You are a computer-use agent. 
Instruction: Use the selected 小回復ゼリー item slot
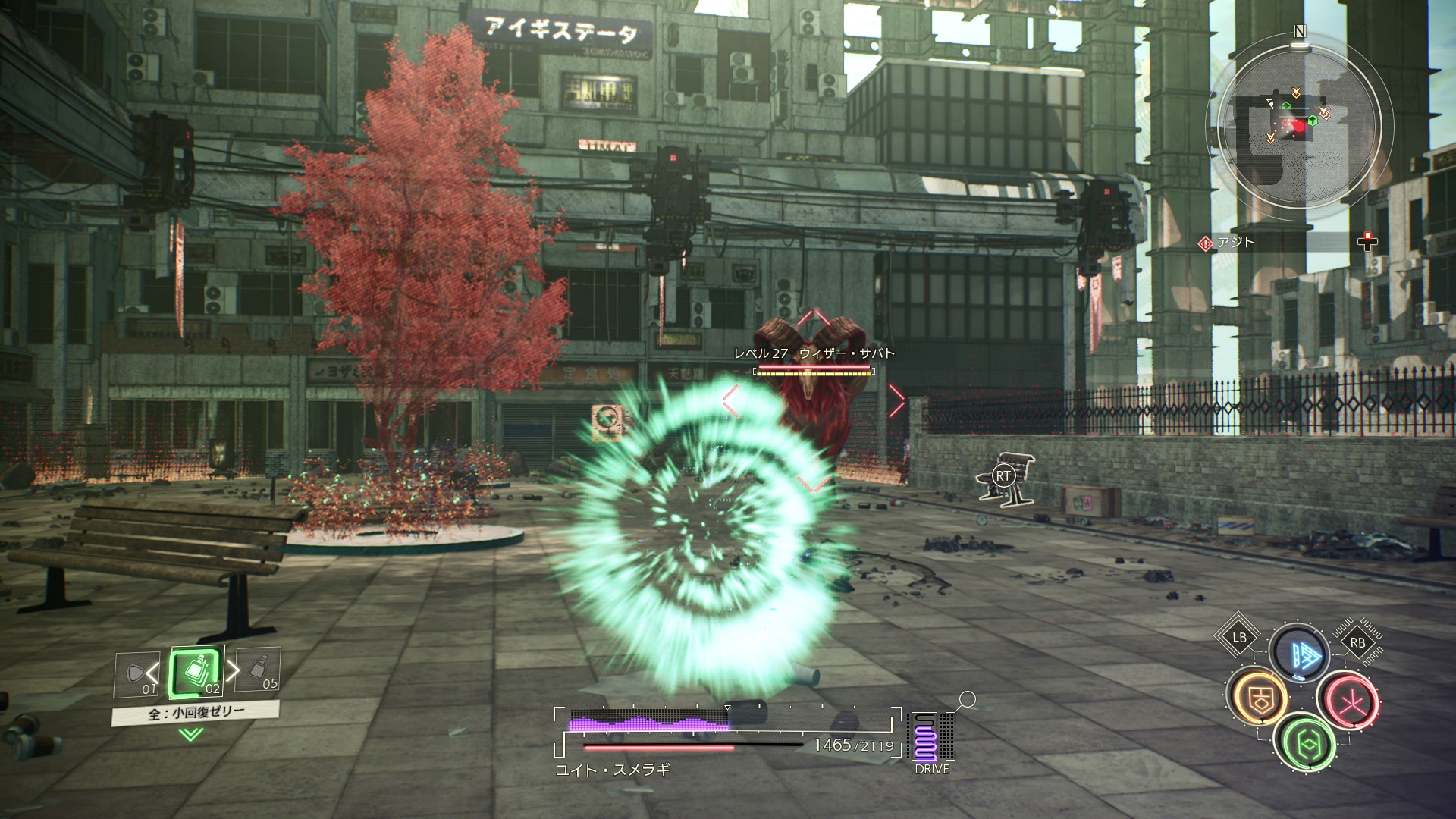coord(197,673)
